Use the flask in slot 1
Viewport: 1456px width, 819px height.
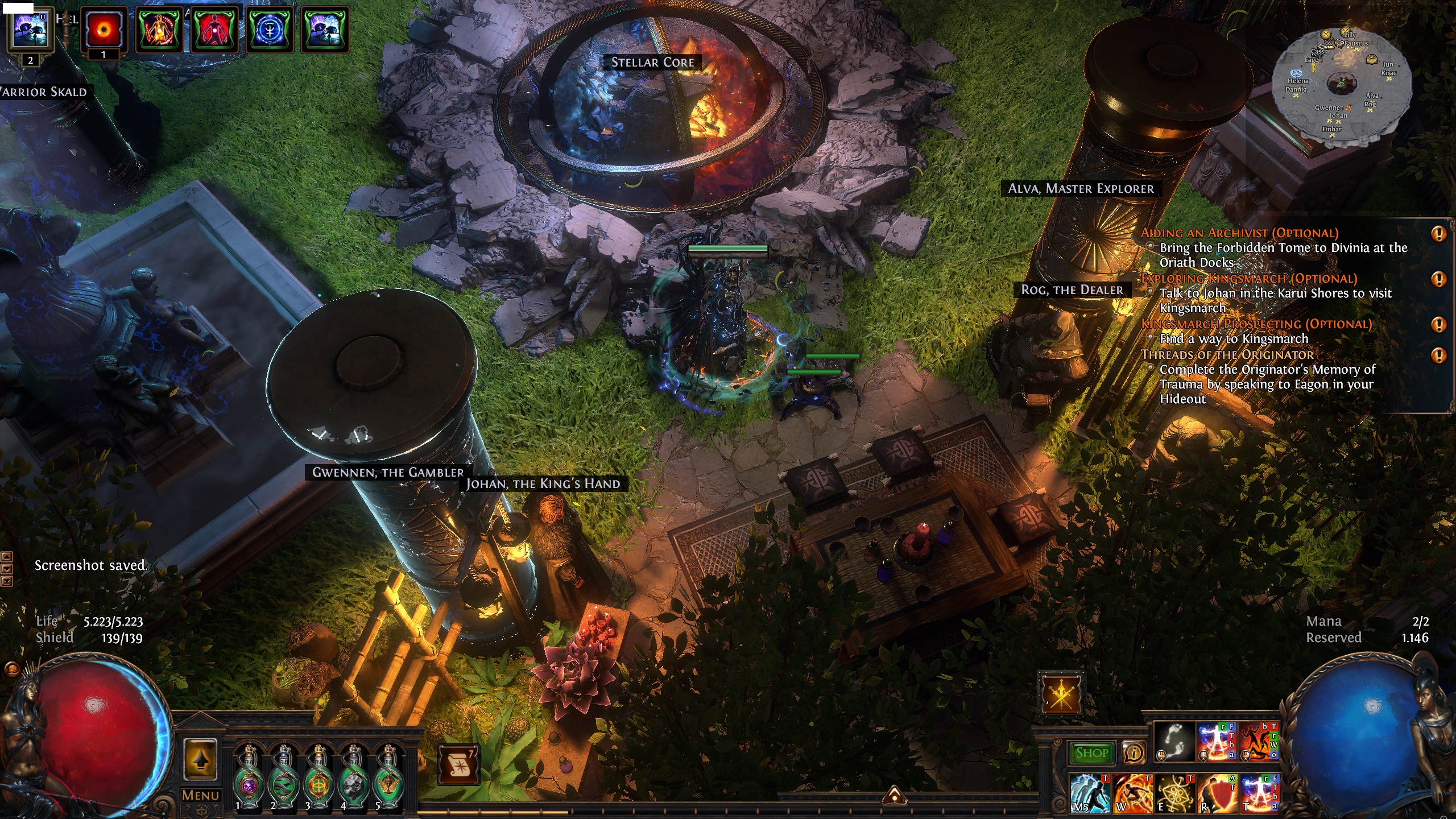pos(249,779)
